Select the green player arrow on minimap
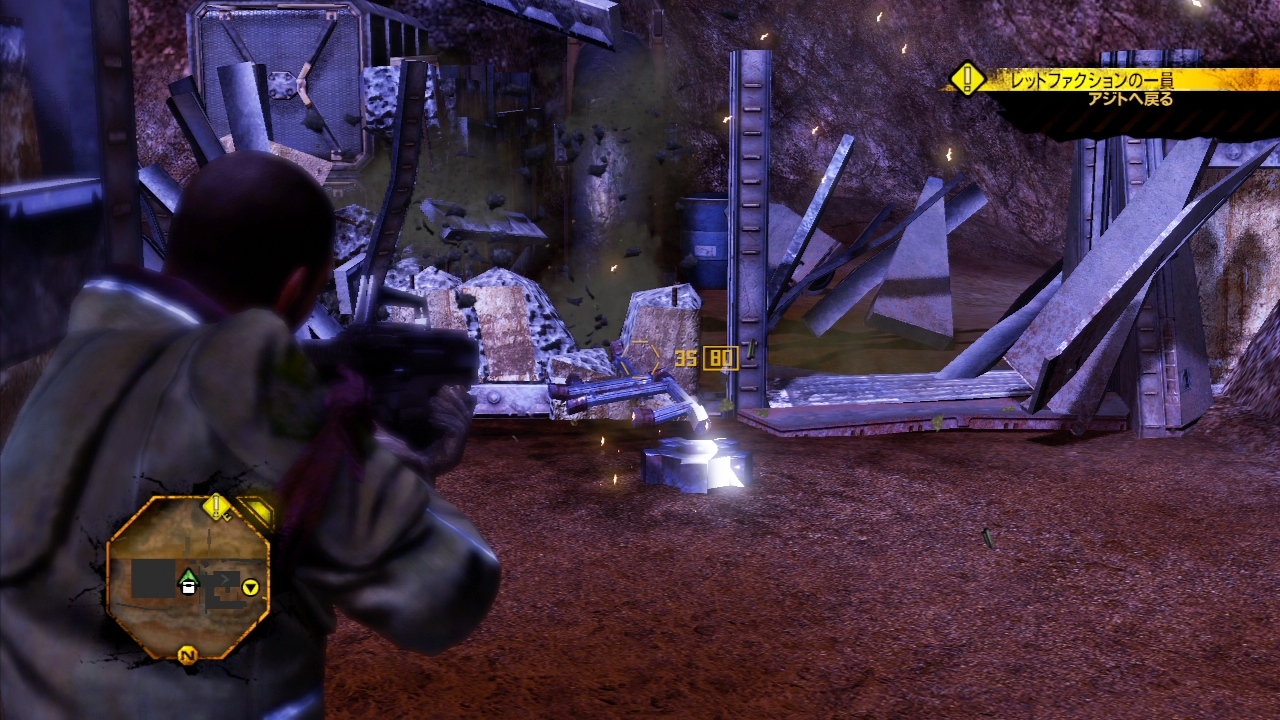The image size is (1280, 720). (x=187, y=577)
